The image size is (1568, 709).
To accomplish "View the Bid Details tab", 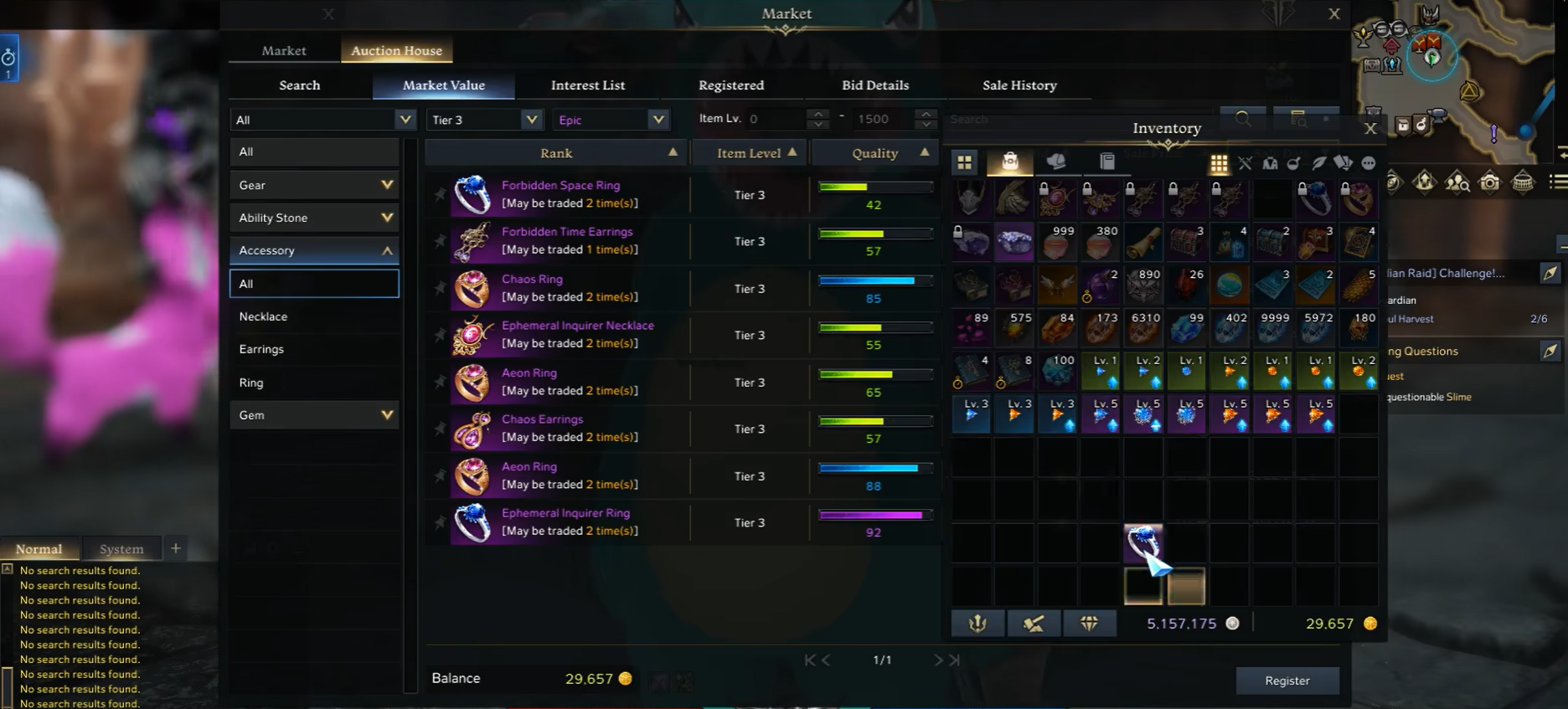I will click(874, 85).
